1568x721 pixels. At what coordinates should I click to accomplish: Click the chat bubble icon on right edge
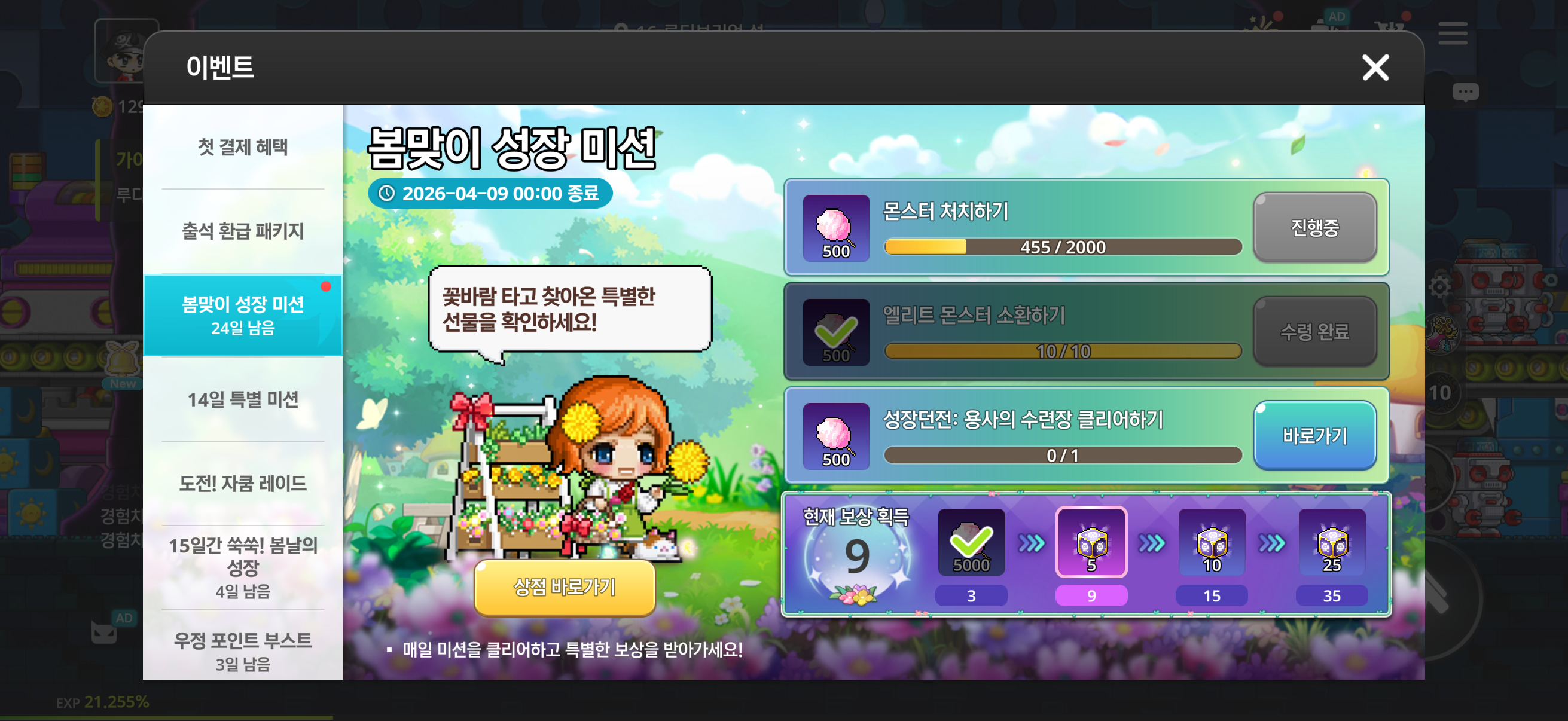point(1467,91)
